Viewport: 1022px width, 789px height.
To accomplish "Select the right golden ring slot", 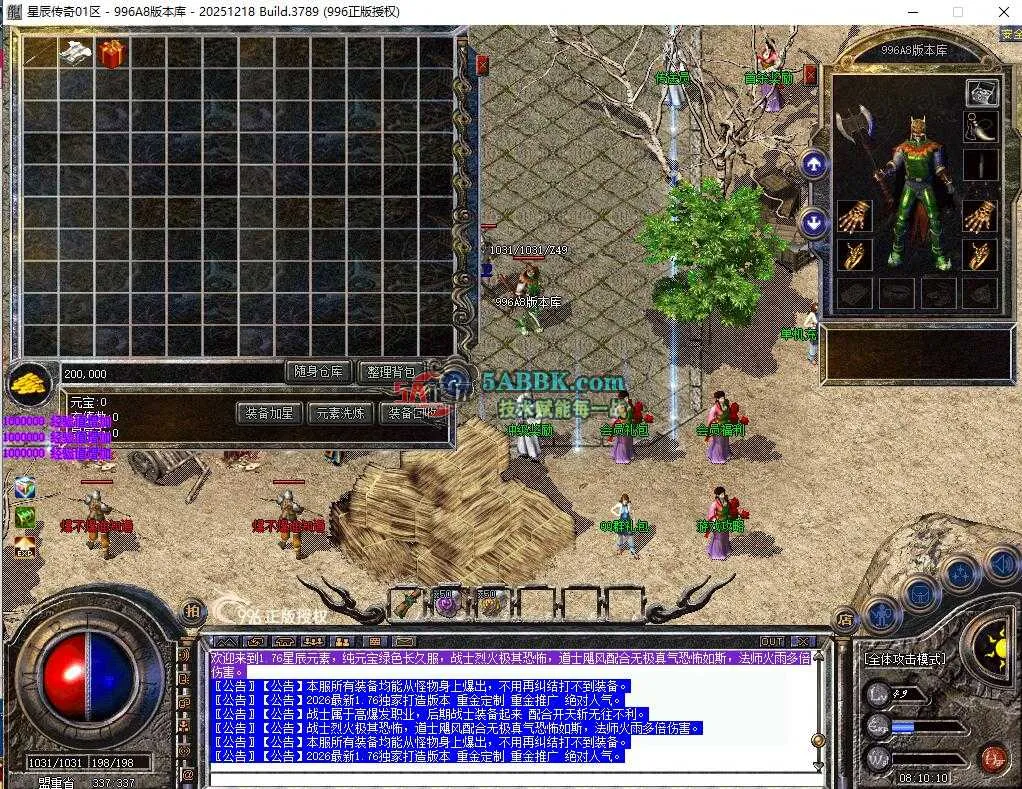I will pos(980,254).
